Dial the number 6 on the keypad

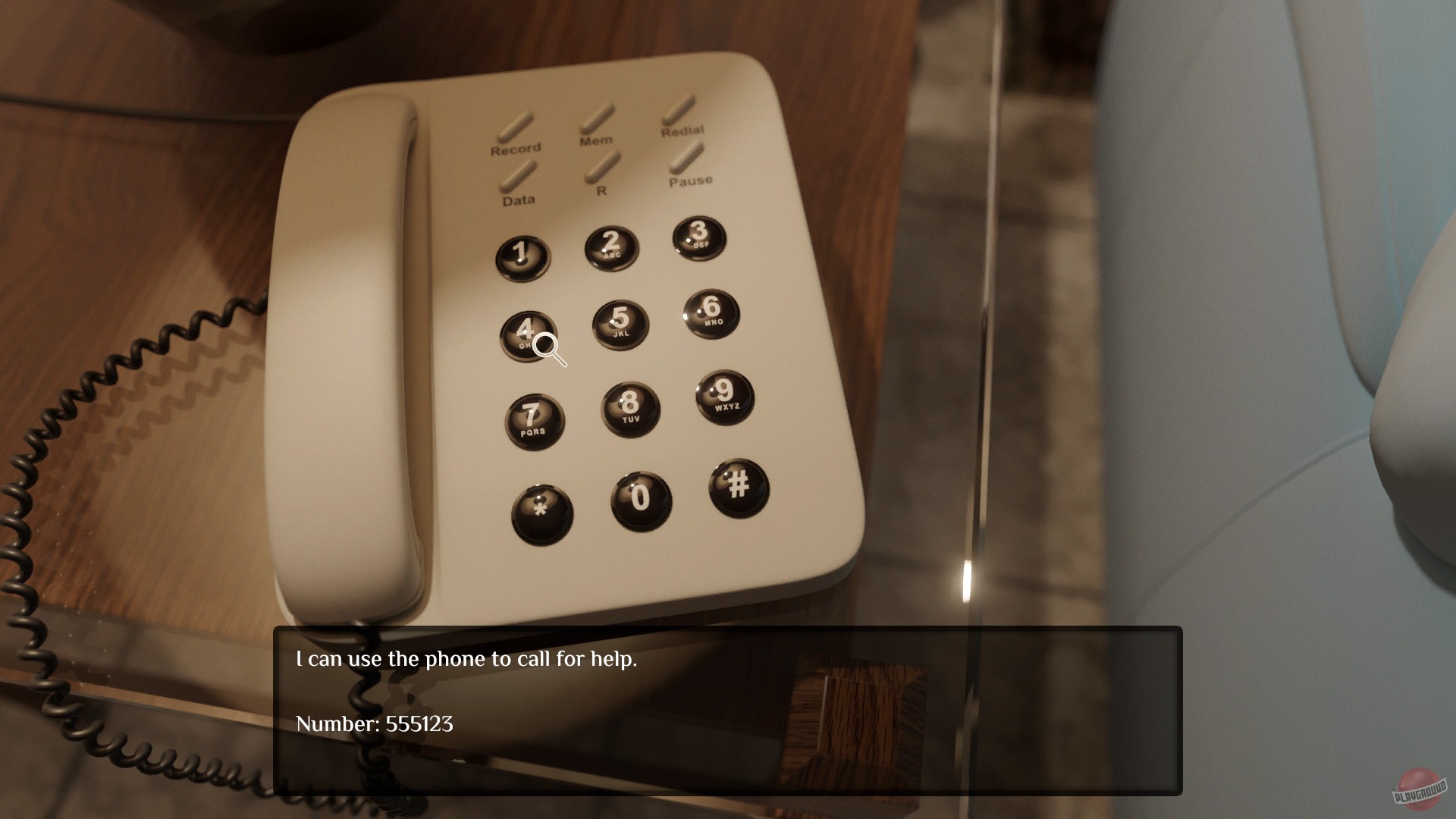click(709, 311)
